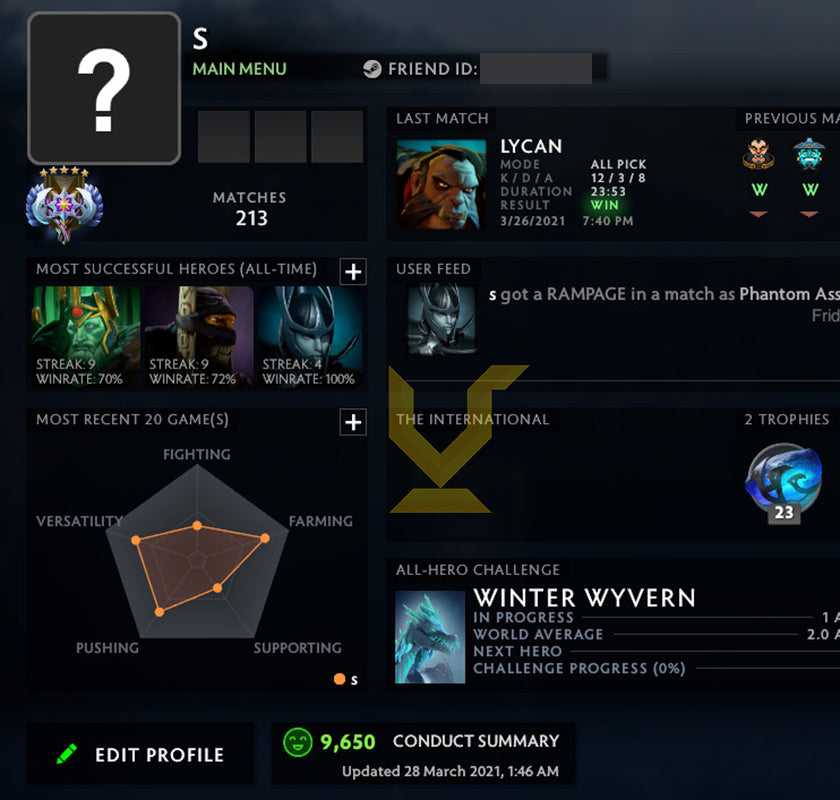Screen dimensions: 840x800
Task: Click the Steam friend ID icon
Action: pos(372,69)
